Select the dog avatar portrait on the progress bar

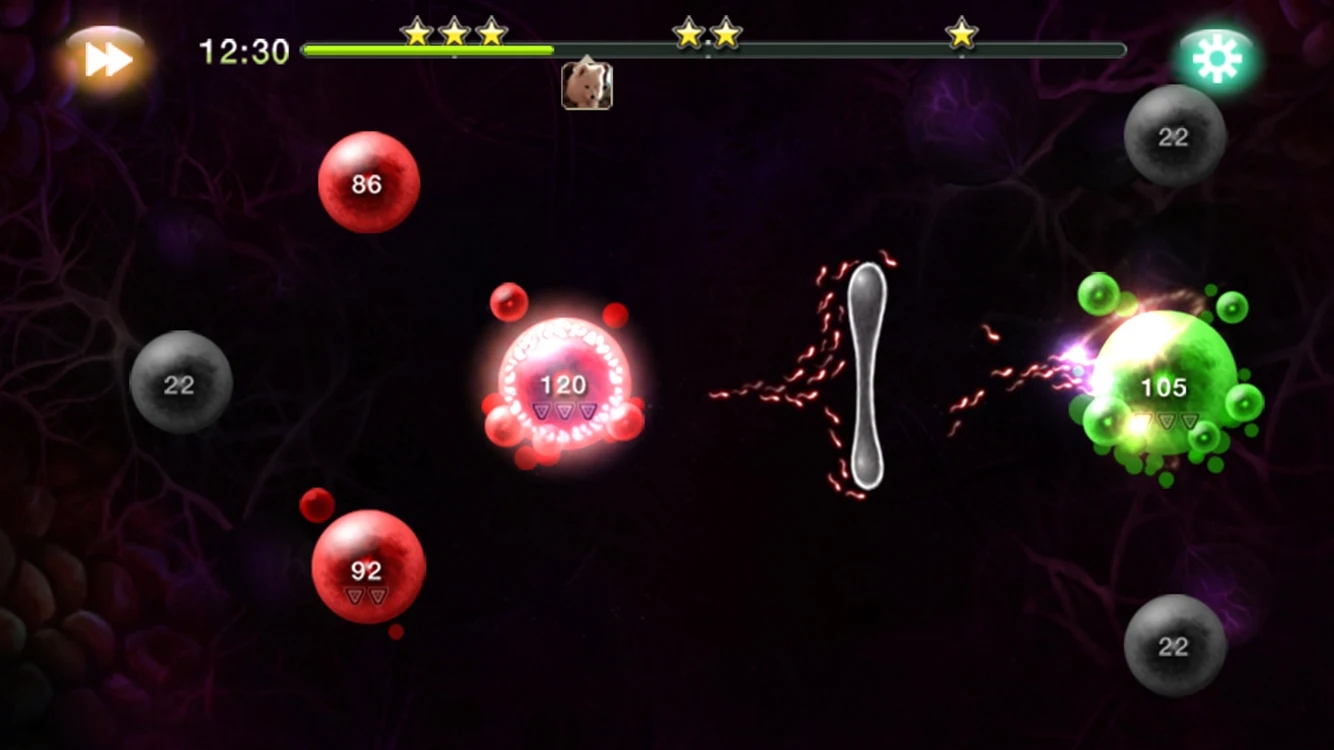pos(586,87)
